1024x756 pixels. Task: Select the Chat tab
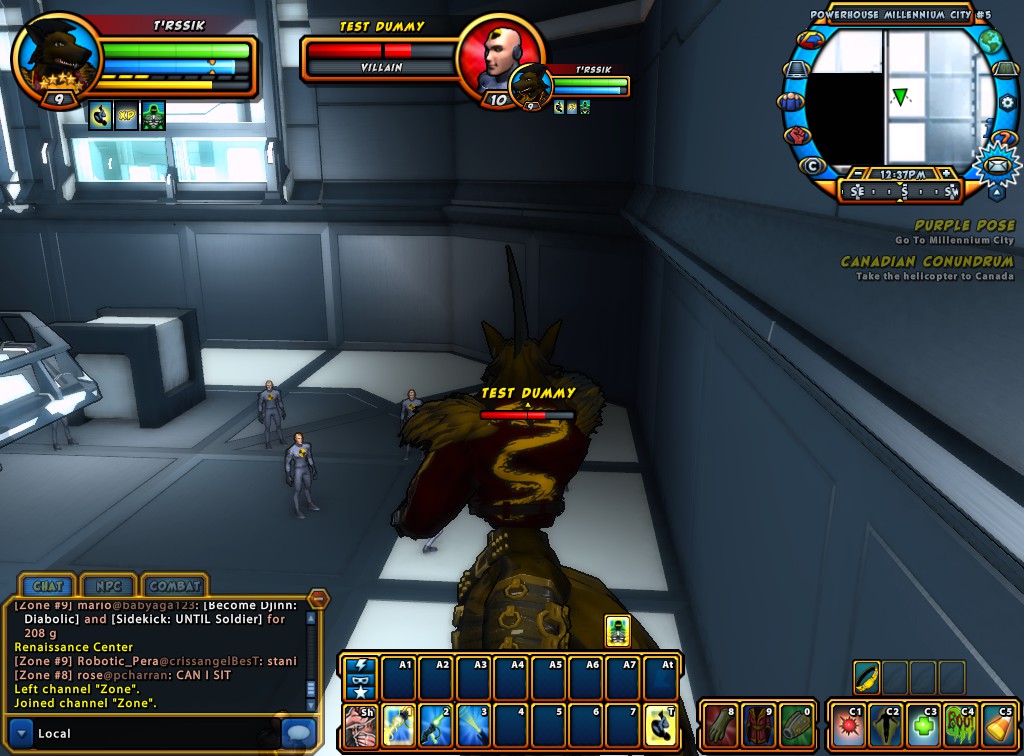[48, 586]
